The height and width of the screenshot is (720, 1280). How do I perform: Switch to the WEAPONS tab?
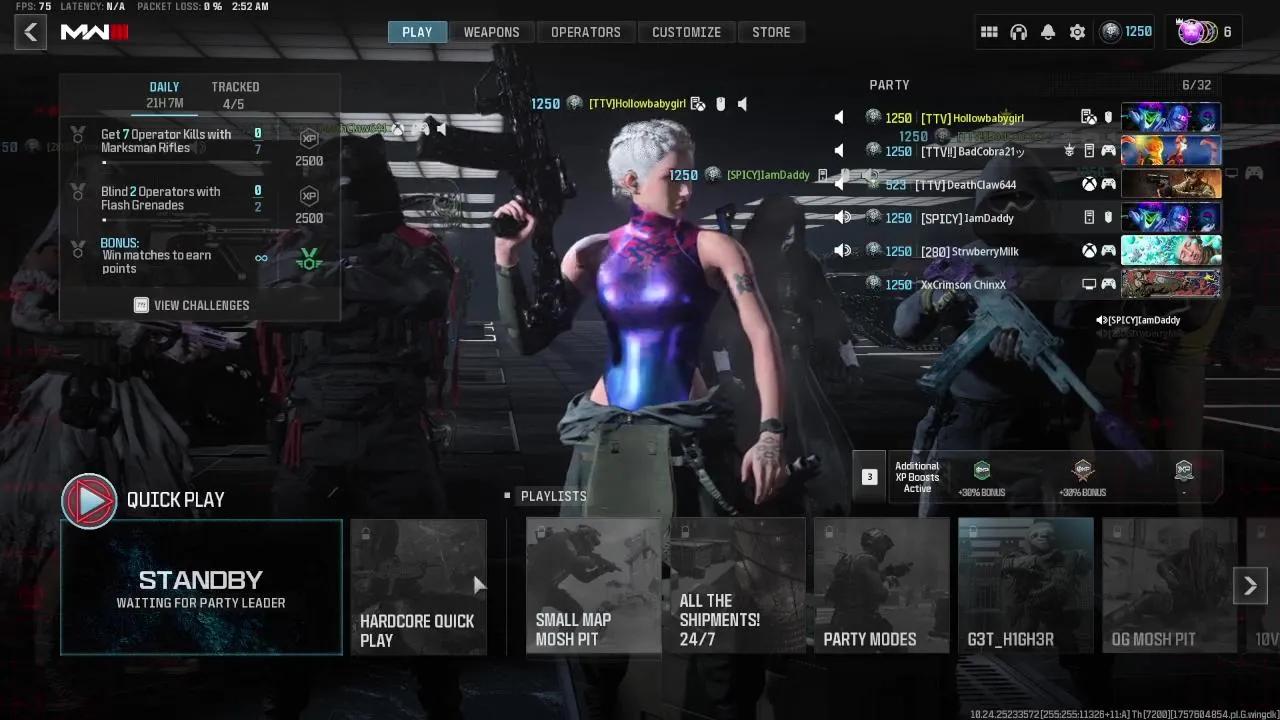click(492, 31)
